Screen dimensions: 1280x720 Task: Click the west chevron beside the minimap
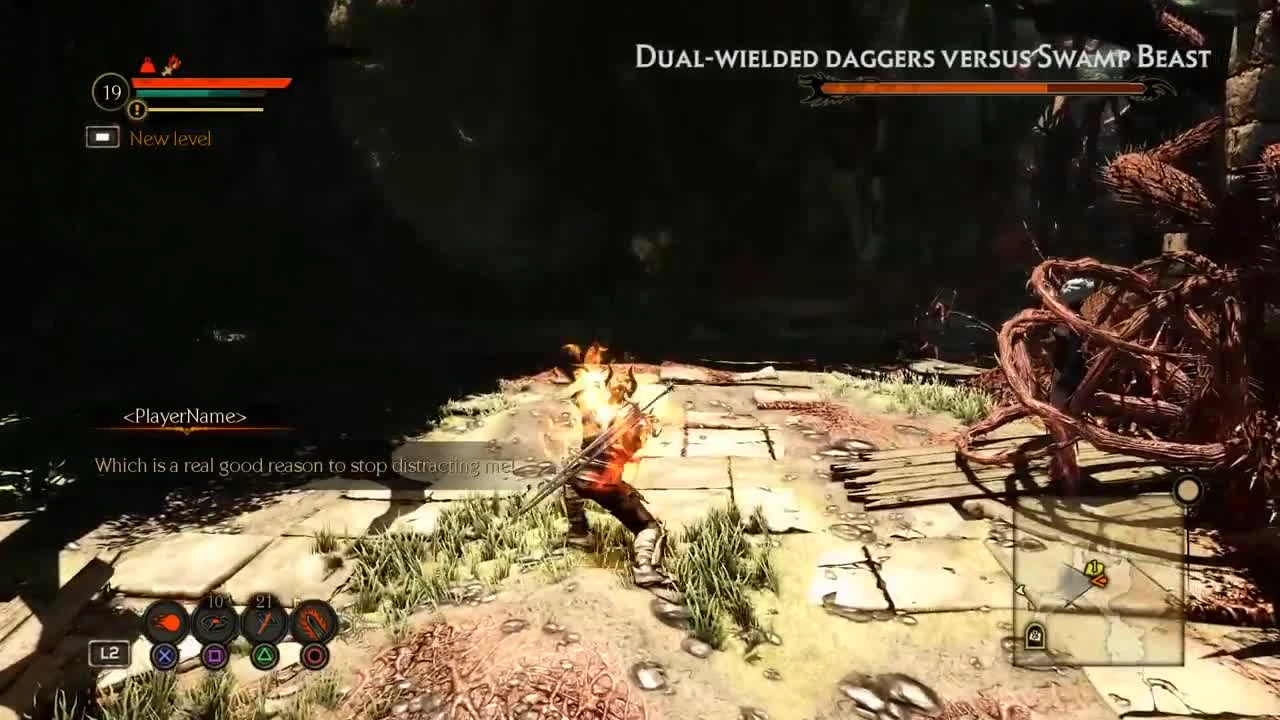1021,589
